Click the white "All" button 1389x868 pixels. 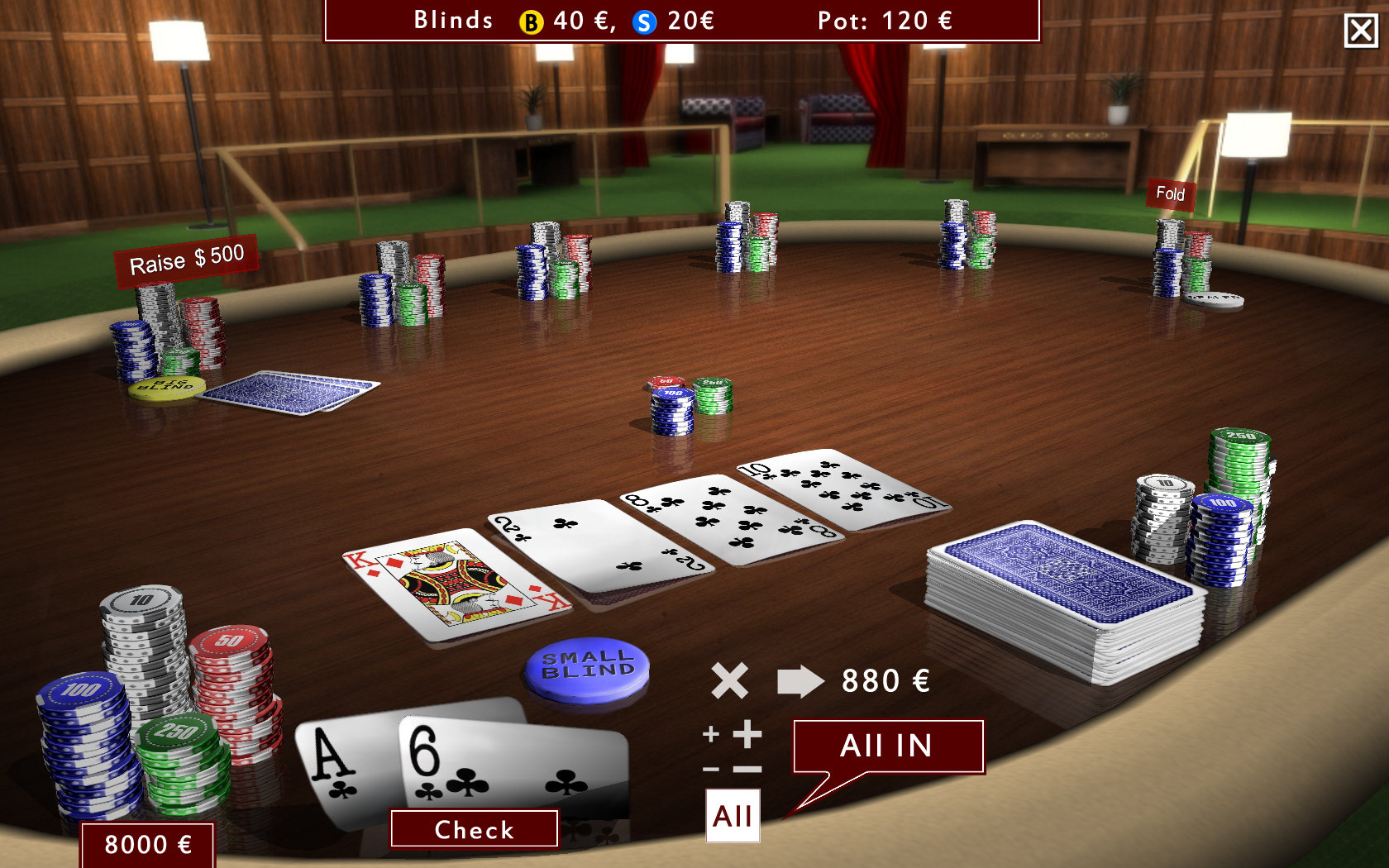[733, 816]
